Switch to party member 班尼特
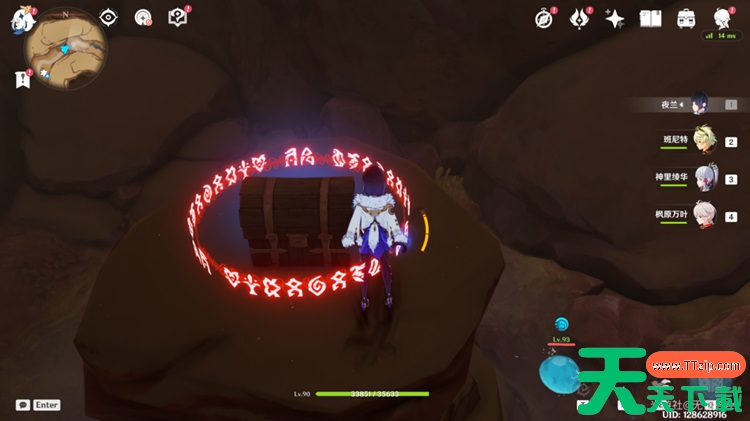The height and width of the screenshot is (421, 750). [x=704, y=140]
